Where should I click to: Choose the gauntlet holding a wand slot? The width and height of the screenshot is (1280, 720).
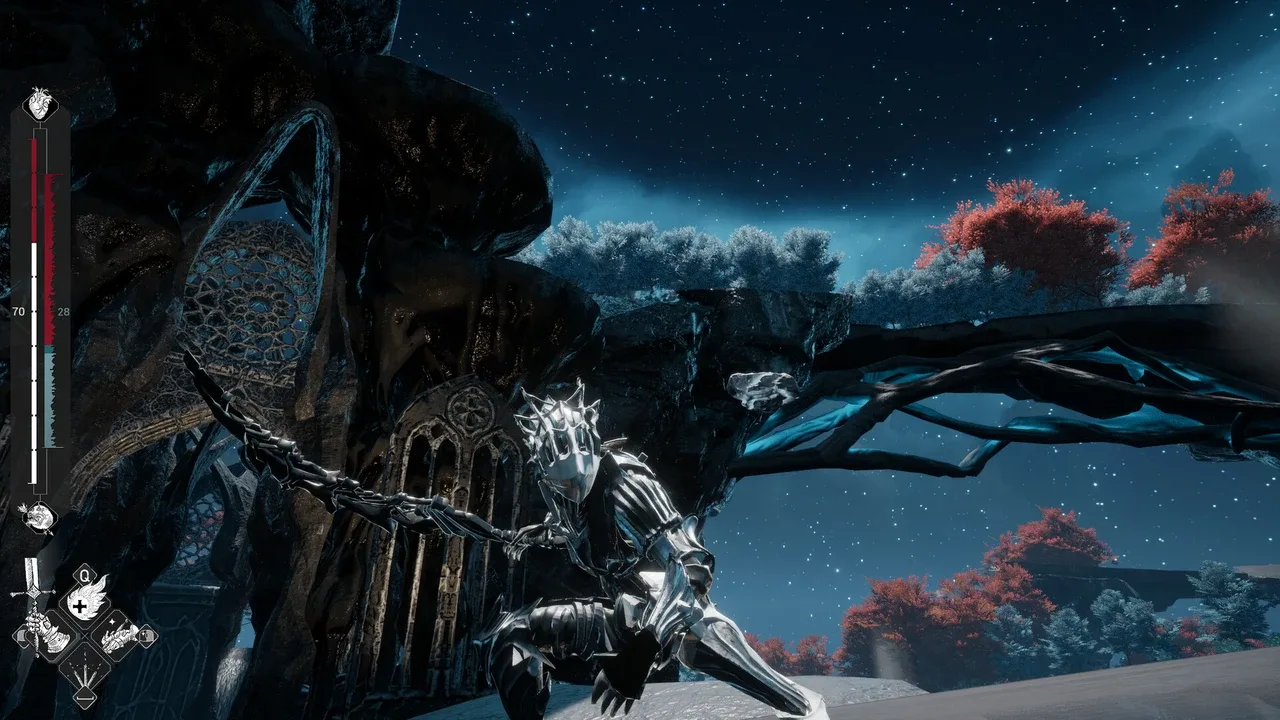pyautogui.click(x=120, y=634)
